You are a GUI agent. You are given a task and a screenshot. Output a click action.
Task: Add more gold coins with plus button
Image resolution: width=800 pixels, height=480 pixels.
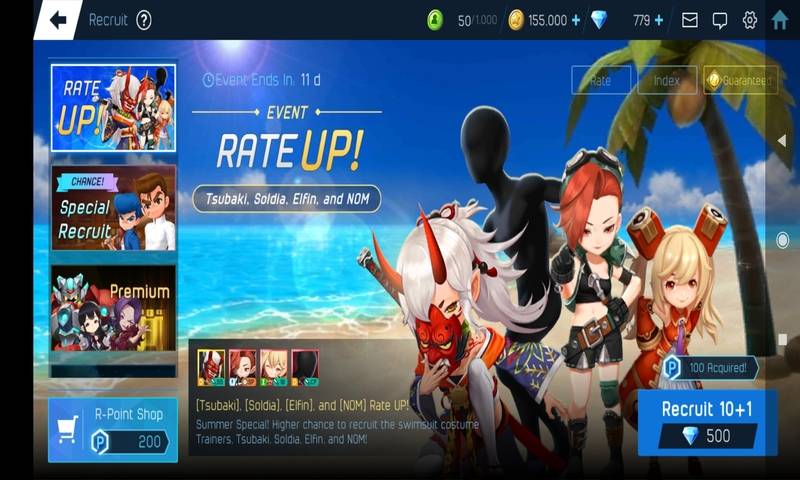(575, 20)
